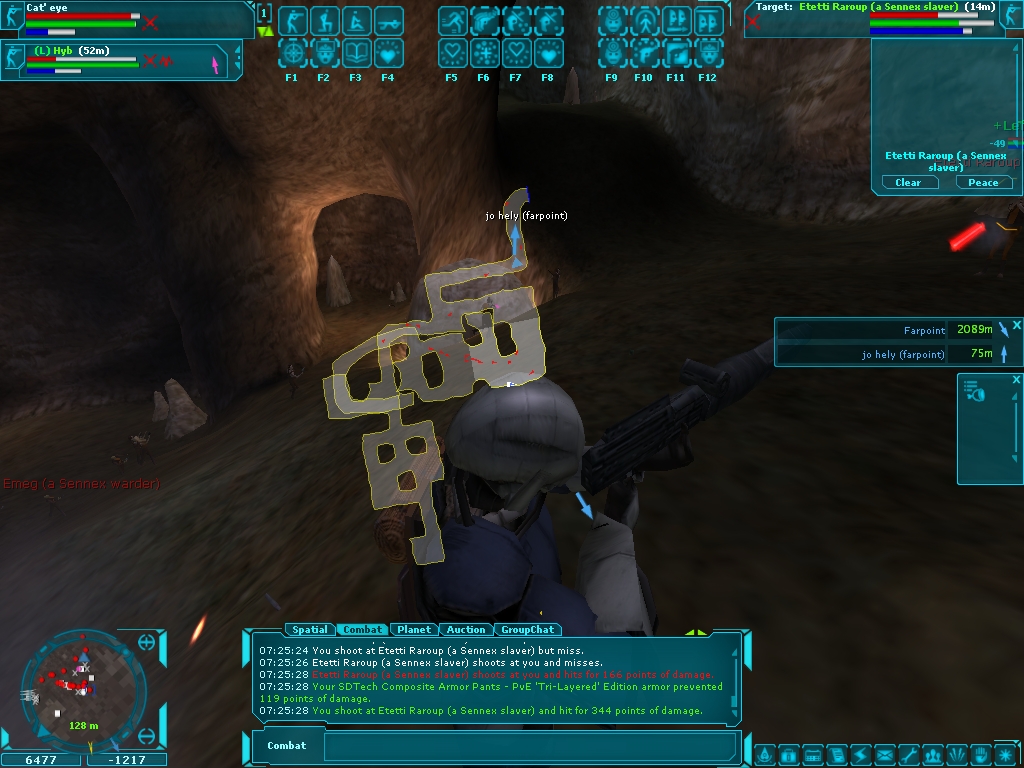Close the waypoint tracker panel
Viewport: 1024px width, 768px height.
pyautogui.click(x=1016, y=325)
